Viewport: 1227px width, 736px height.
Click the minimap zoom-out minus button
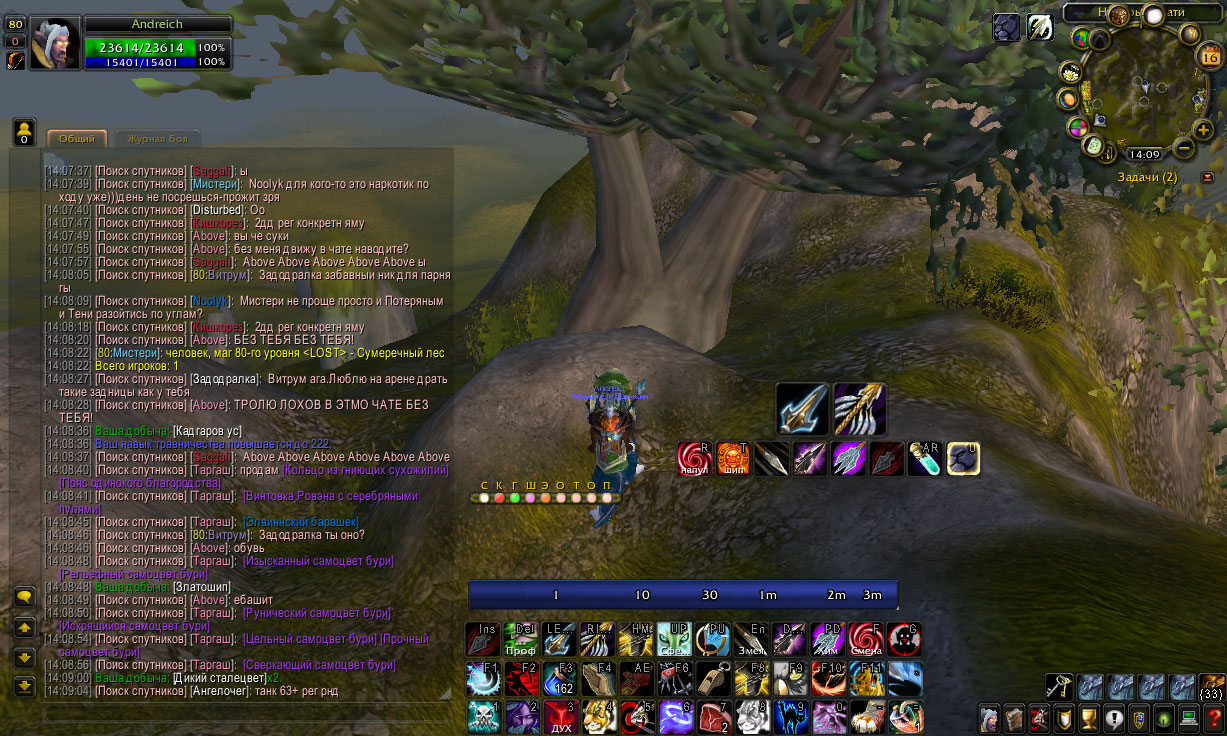click(1184, 148)
